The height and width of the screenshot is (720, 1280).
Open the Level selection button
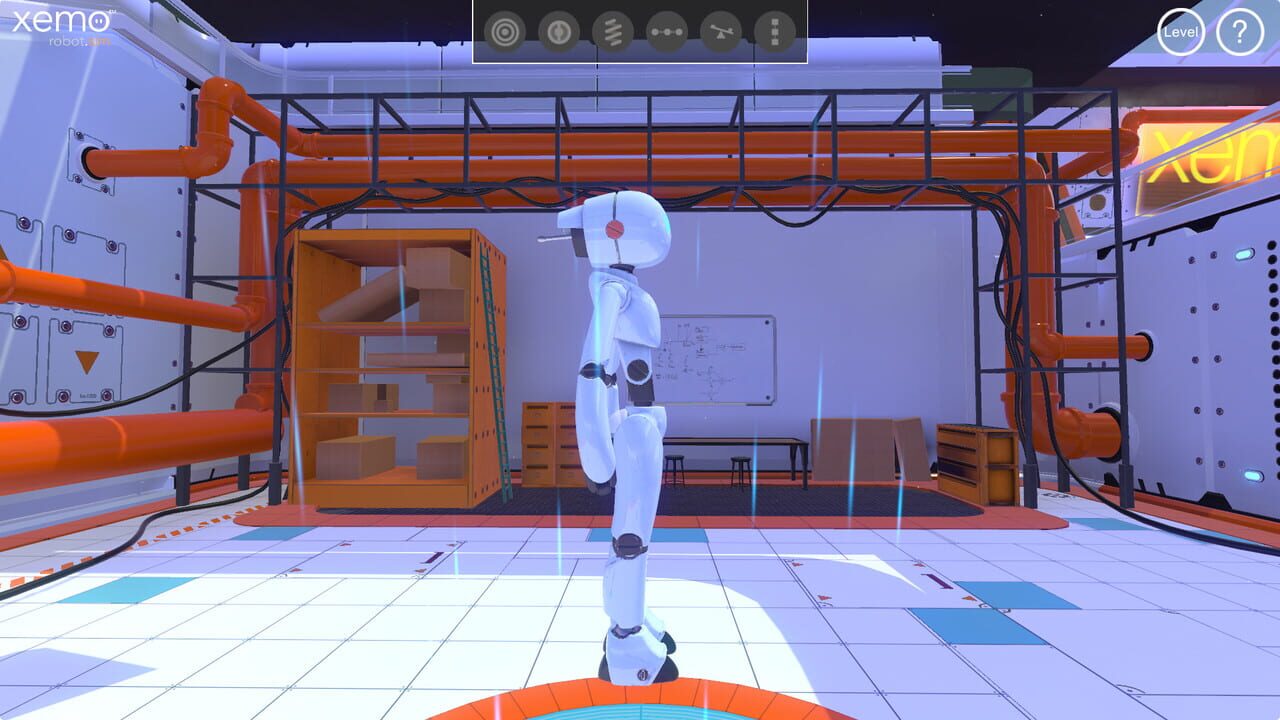tap(1183, 31)
